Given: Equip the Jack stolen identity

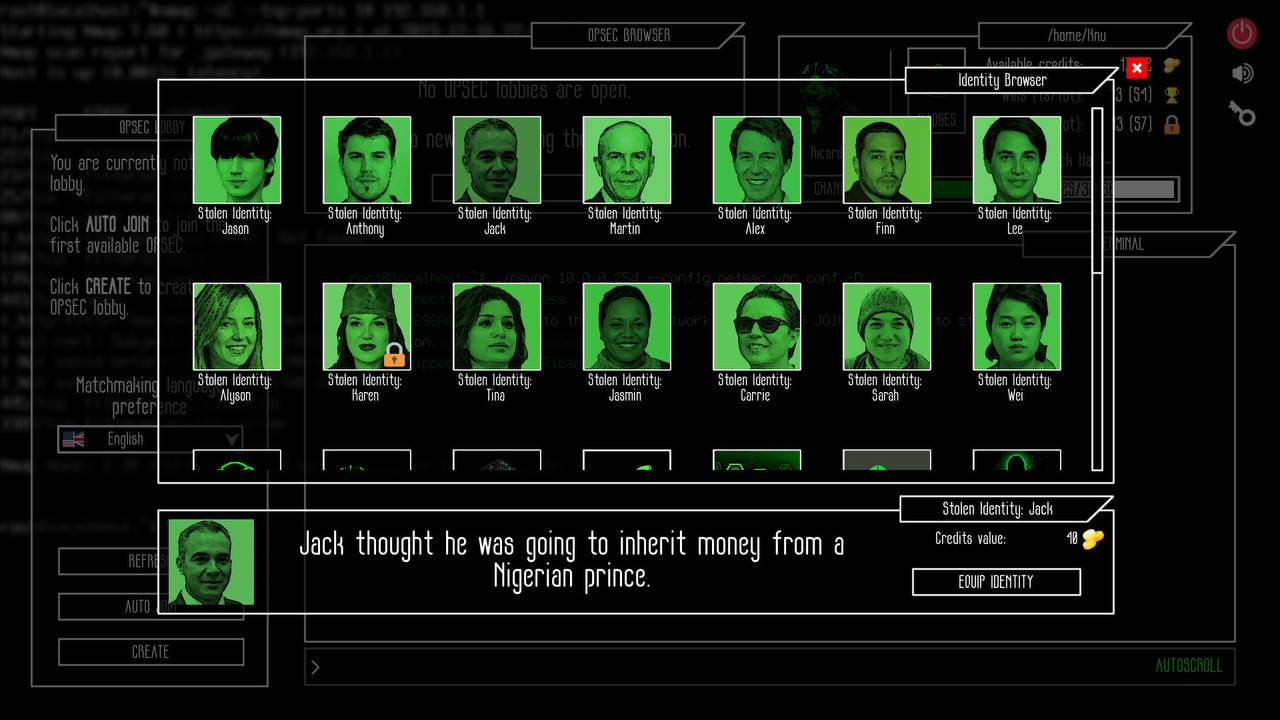Looking at the screenshot, I should pos(996,582).
